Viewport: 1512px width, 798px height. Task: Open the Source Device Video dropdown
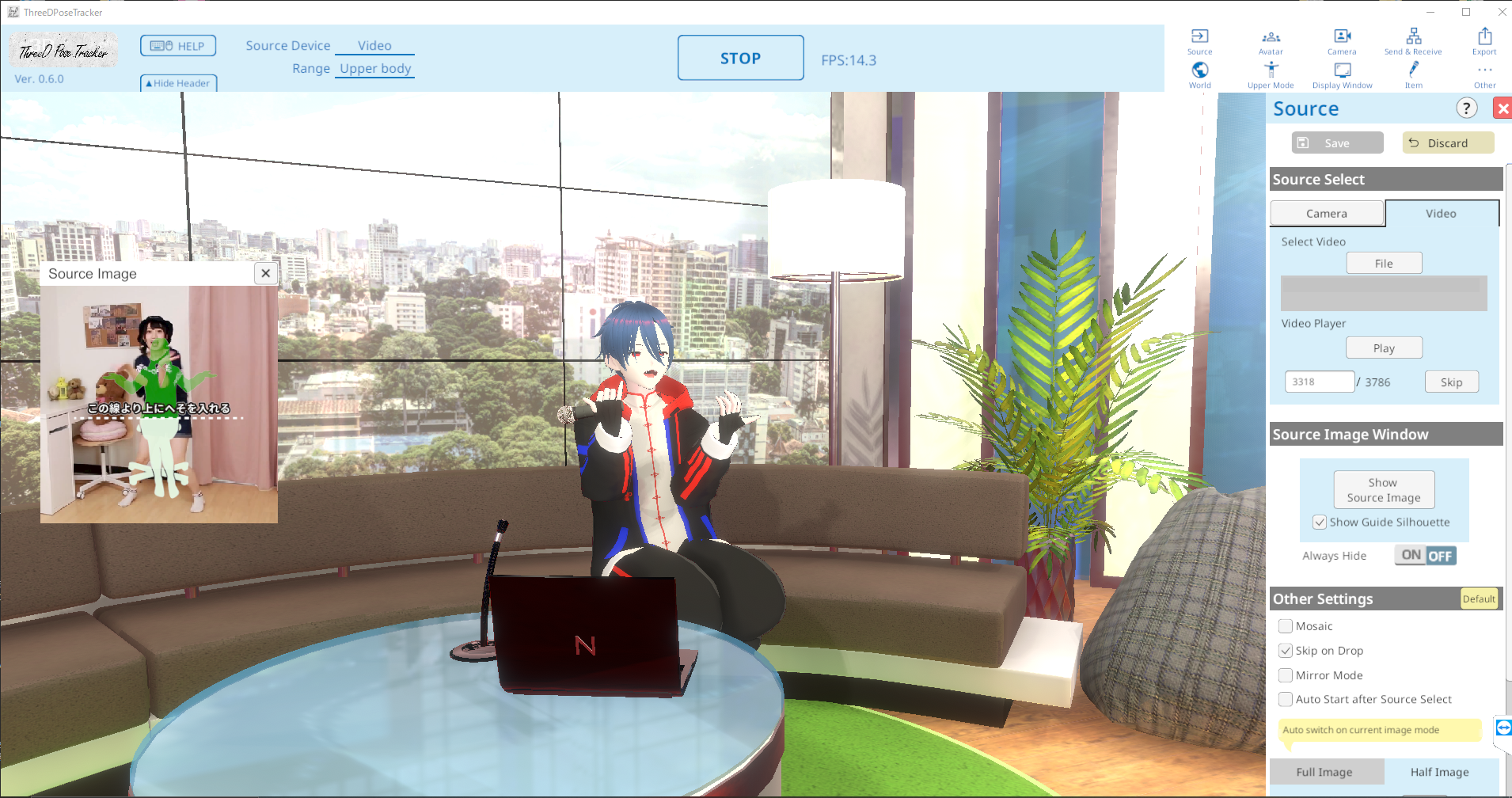[374, 45]
